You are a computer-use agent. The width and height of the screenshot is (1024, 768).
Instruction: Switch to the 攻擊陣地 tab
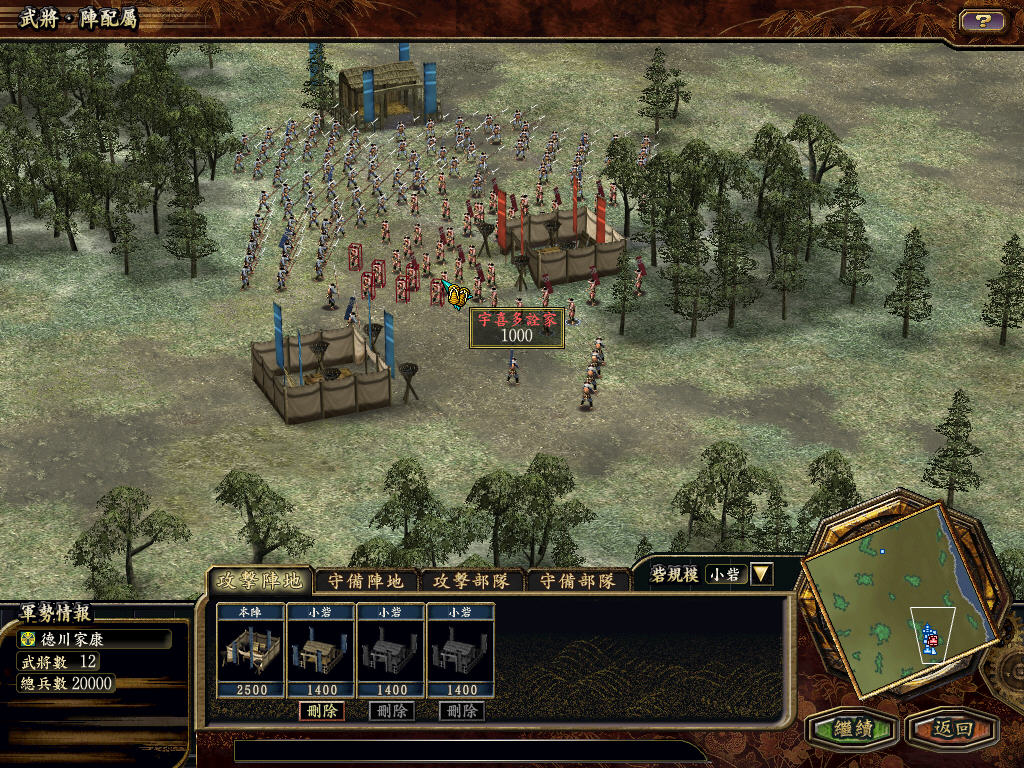[260, 581]
